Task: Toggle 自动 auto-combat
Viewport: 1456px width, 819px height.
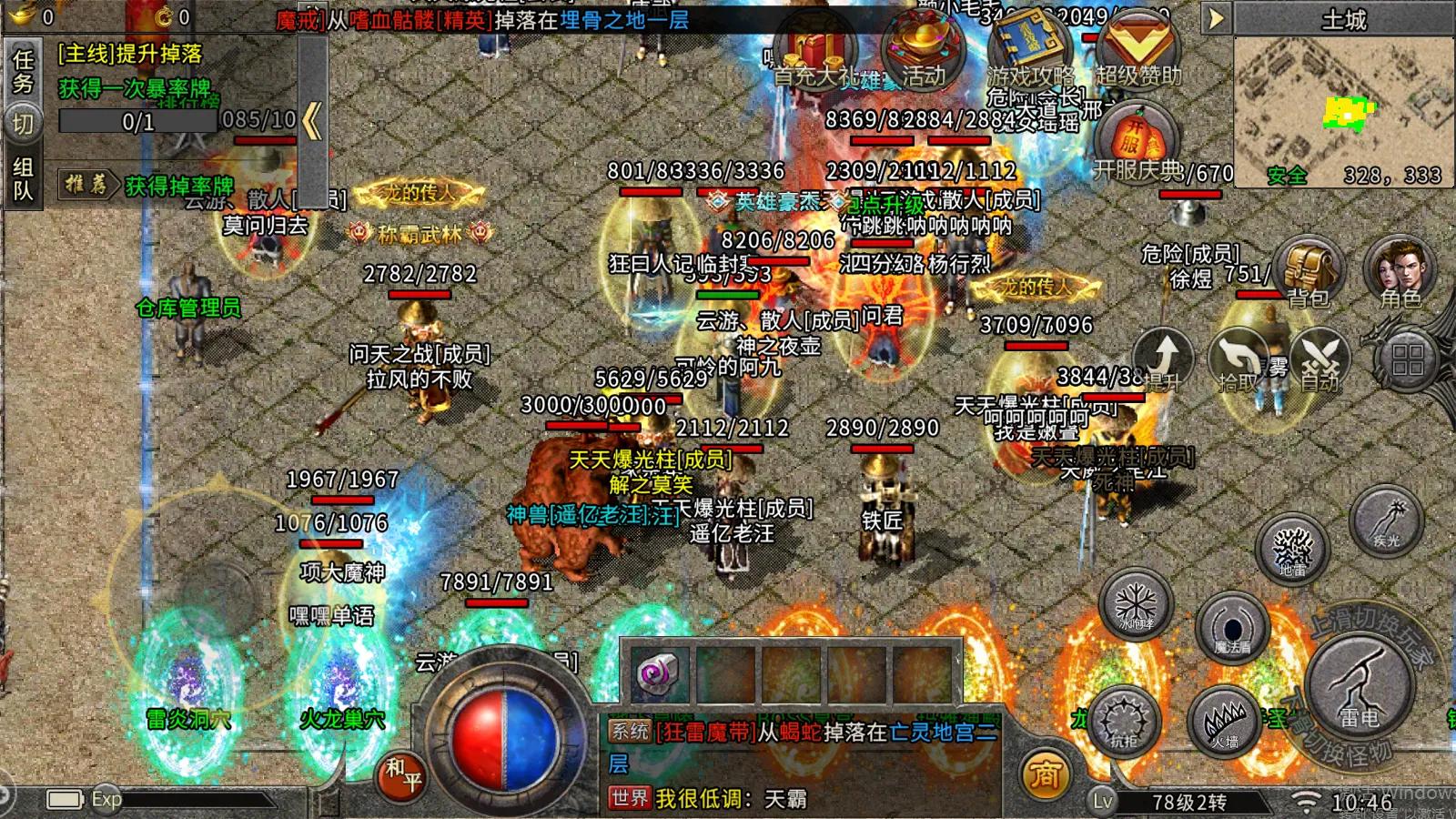Action: coord(1319,361)
